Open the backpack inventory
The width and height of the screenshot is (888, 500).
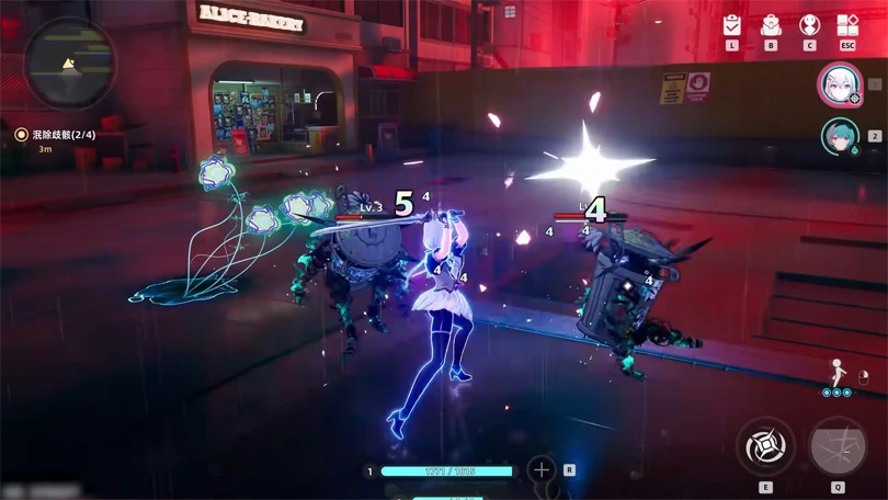pos(770,25)
